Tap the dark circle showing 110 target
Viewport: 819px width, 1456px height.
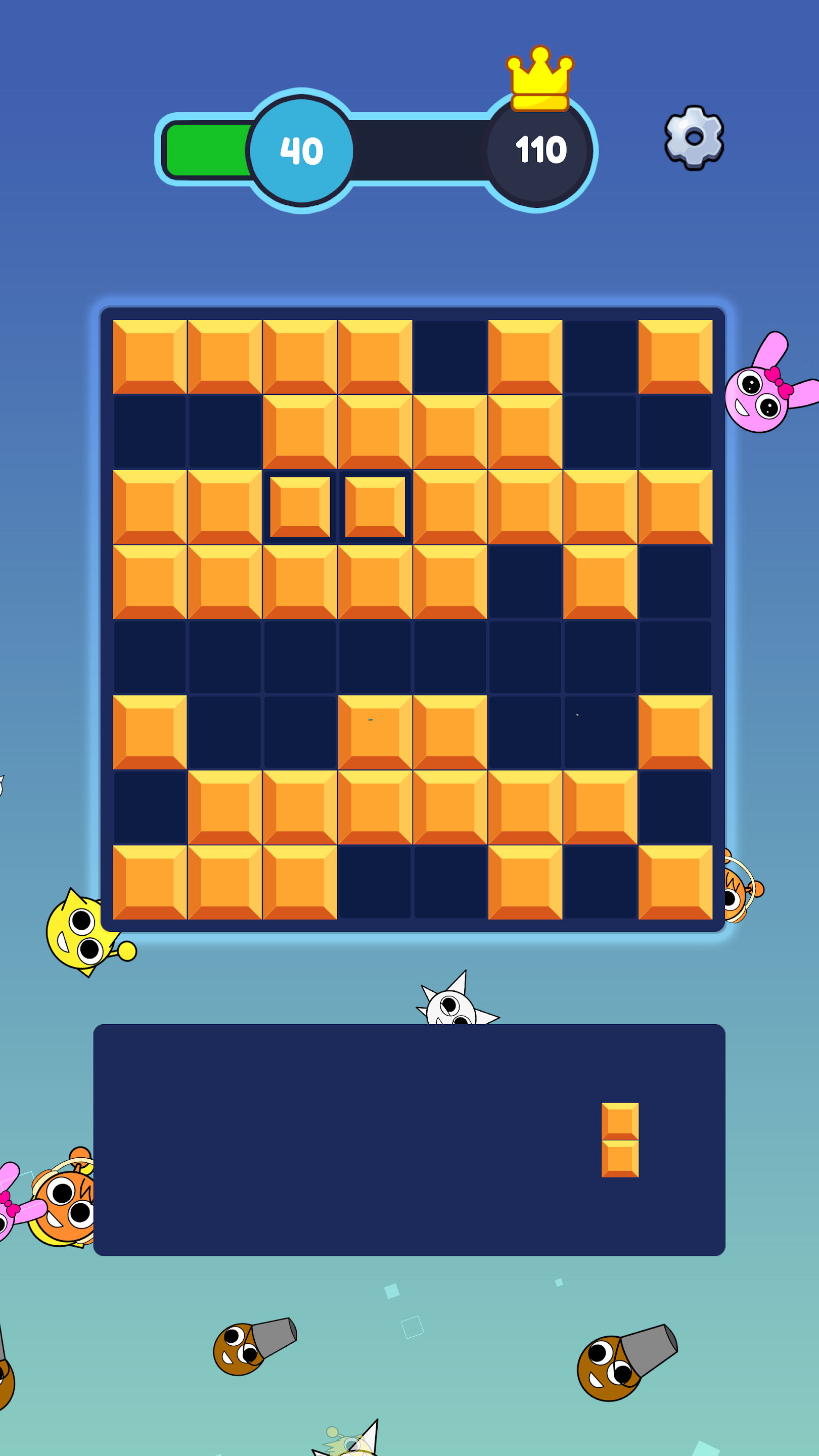click(540, 150)
